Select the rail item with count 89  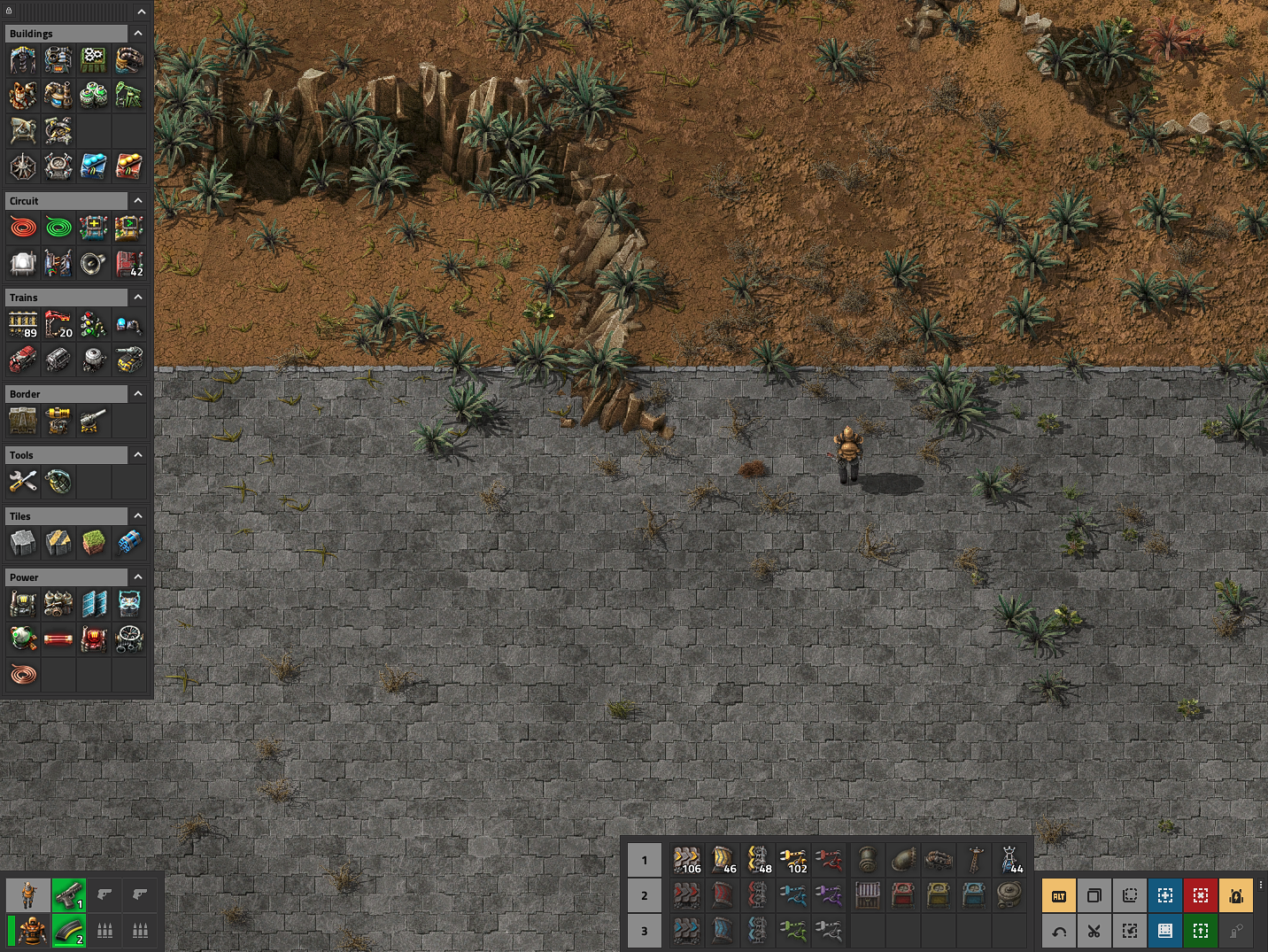(x=23, y=325)
